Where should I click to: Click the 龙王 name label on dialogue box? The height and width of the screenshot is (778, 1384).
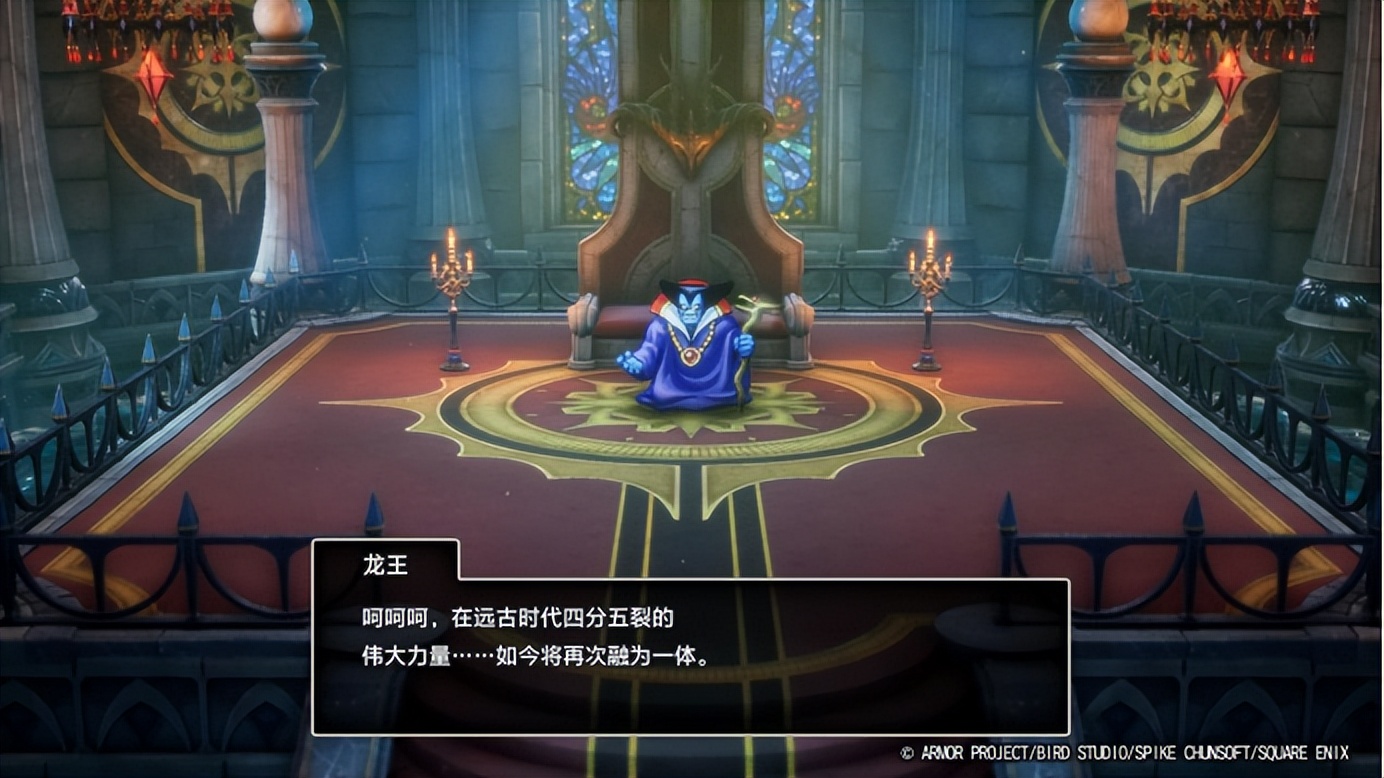click(385, 563)
